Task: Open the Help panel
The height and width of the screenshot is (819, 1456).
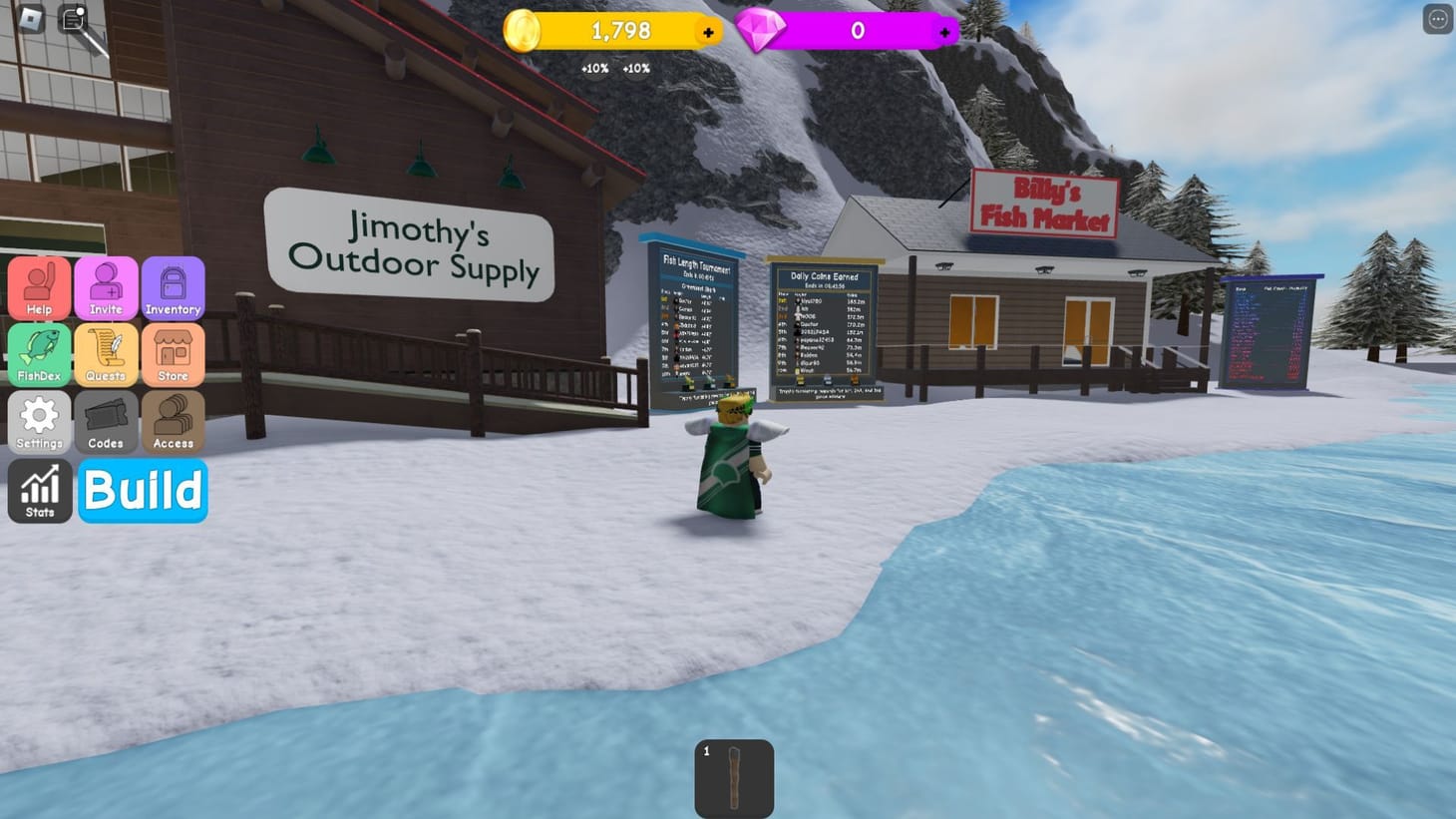Action: (x=39, y=287)
